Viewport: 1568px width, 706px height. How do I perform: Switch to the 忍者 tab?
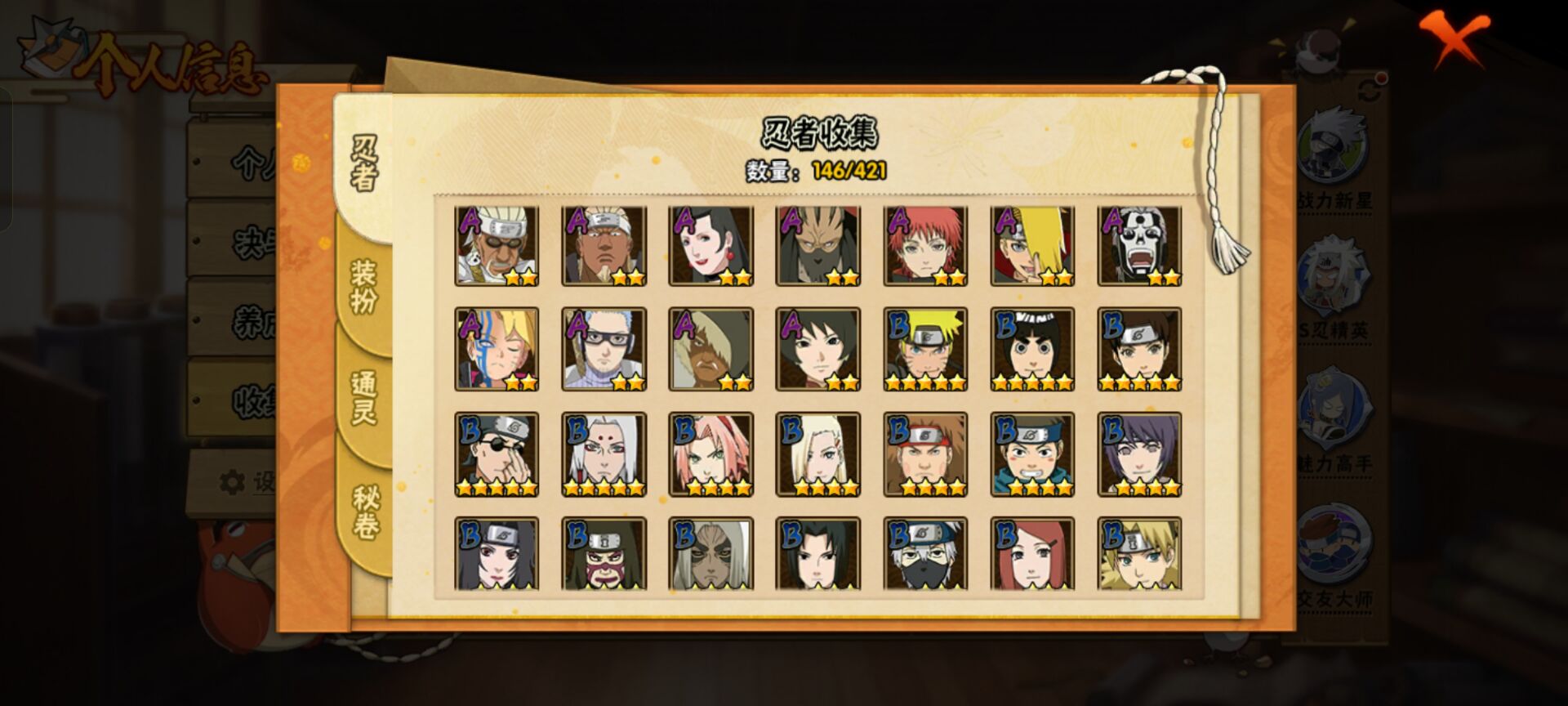[x=364, y=163]
